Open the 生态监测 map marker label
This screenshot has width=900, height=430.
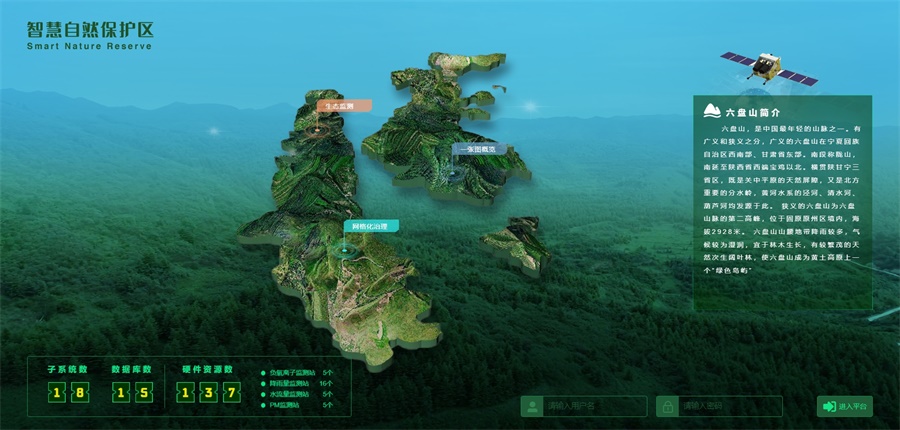pos(344,105)
